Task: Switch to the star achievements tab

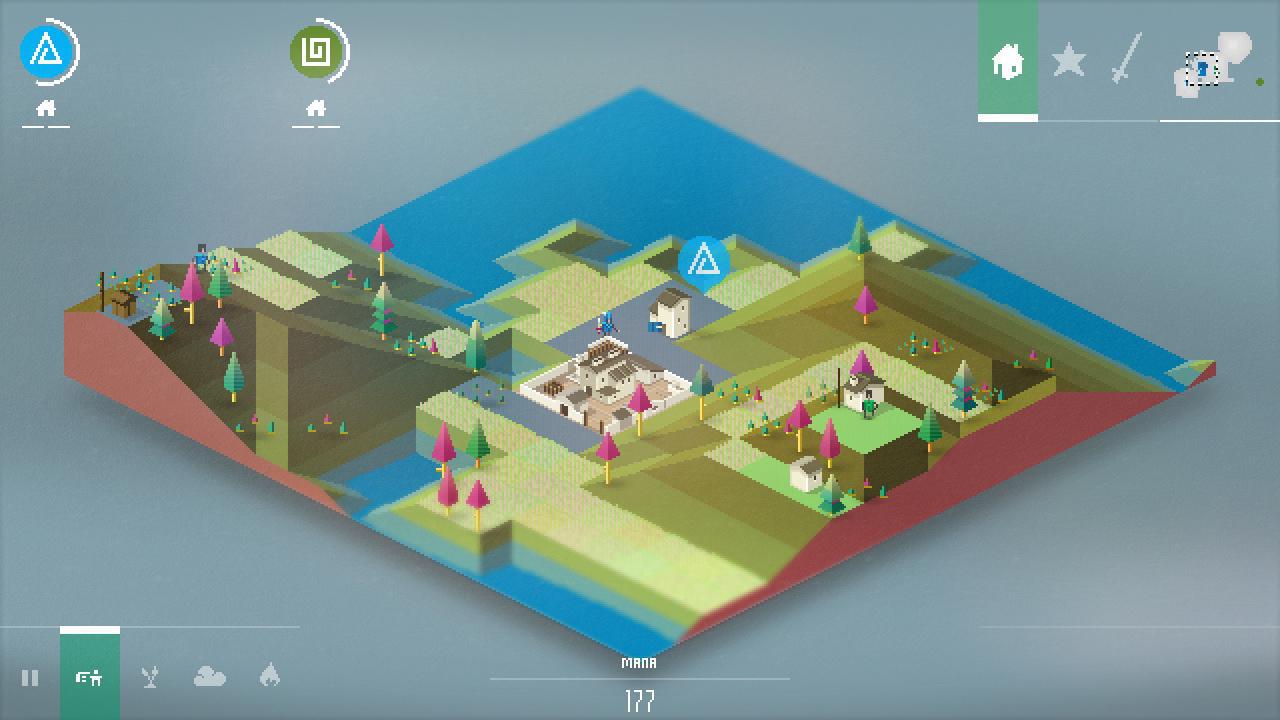Action: (x=1069, y=62)
